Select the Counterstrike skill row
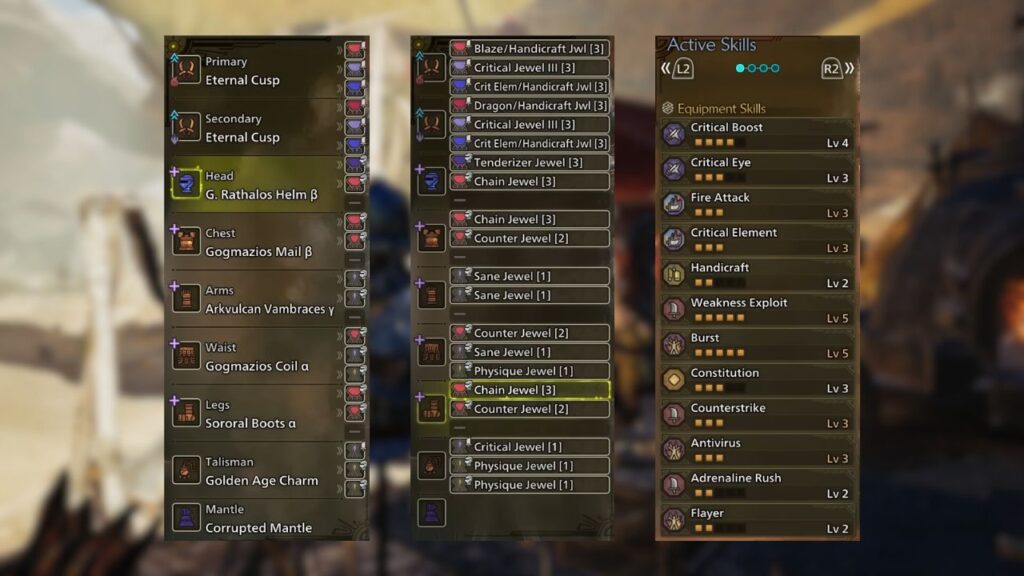Viewport: 1024px width, 576px height. [757, 415]
